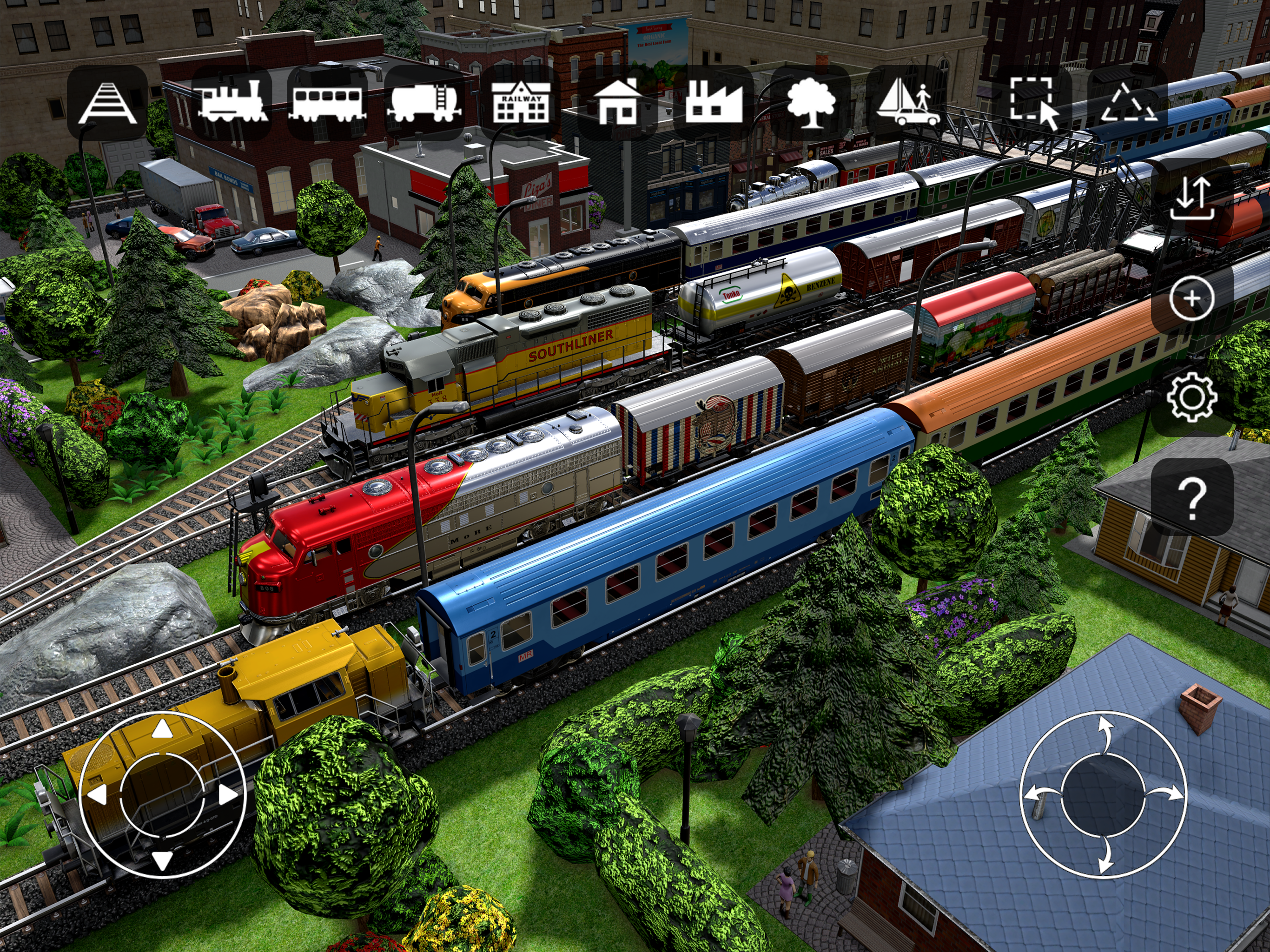The width and height of the screenshot is (1270, 952).
Task: Choose the passenger coach category
Action: point(327,103)
